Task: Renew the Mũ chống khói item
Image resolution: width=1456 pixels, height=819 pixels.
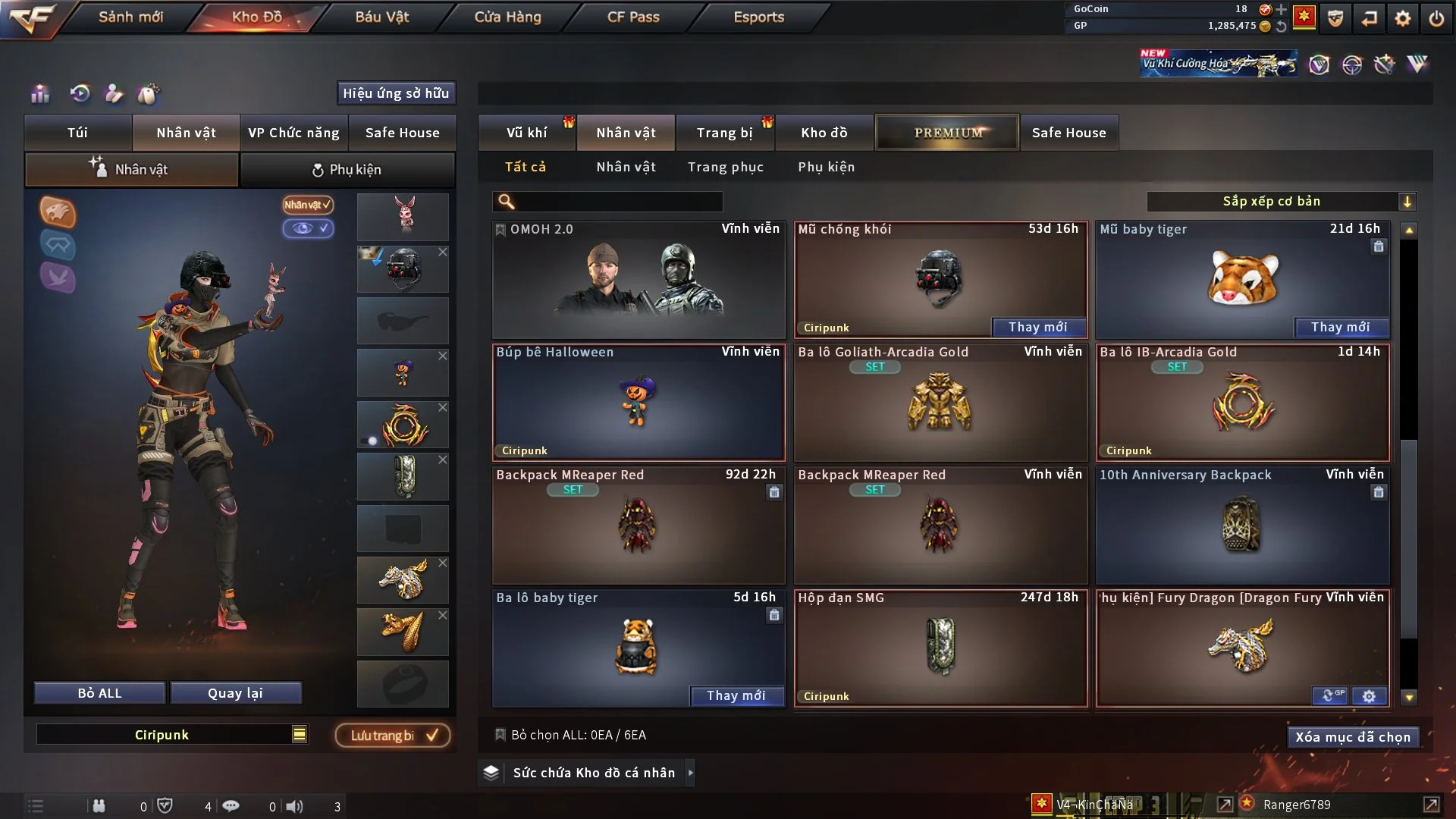Action: pos(1037,327)
